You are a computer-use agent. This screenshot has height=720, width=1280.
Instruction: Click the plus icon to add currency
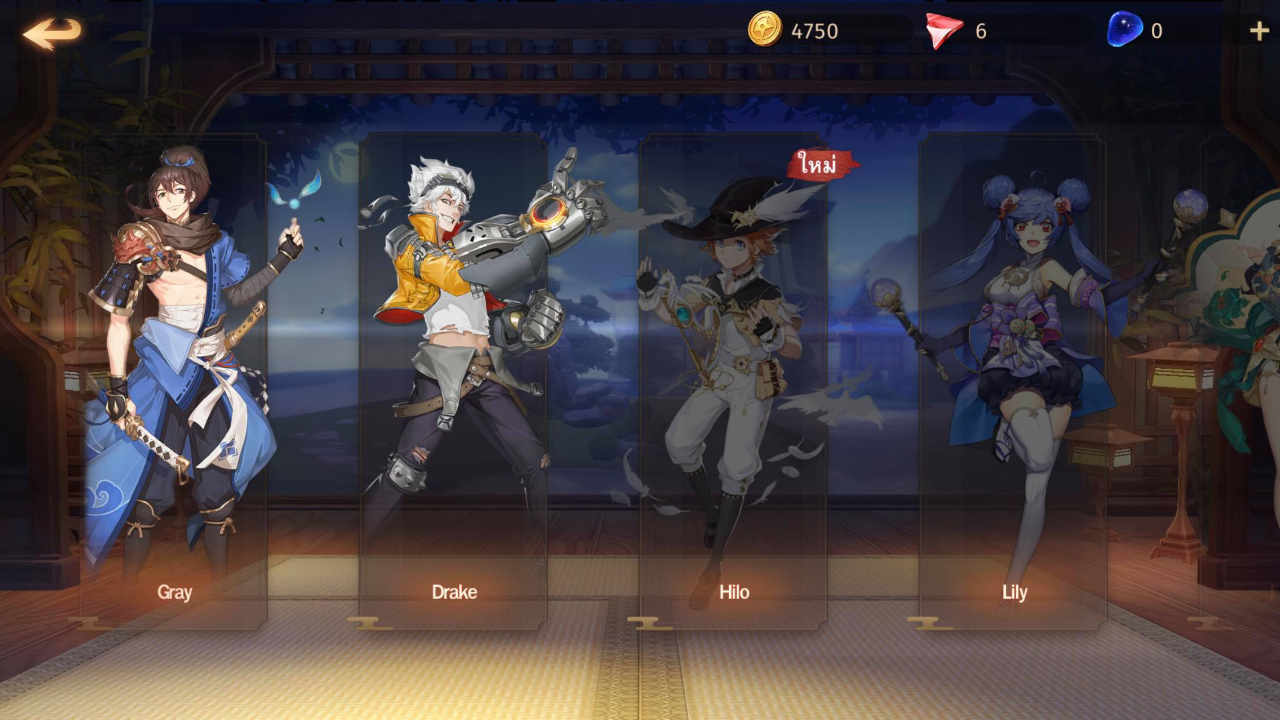tap(1257, 29)
